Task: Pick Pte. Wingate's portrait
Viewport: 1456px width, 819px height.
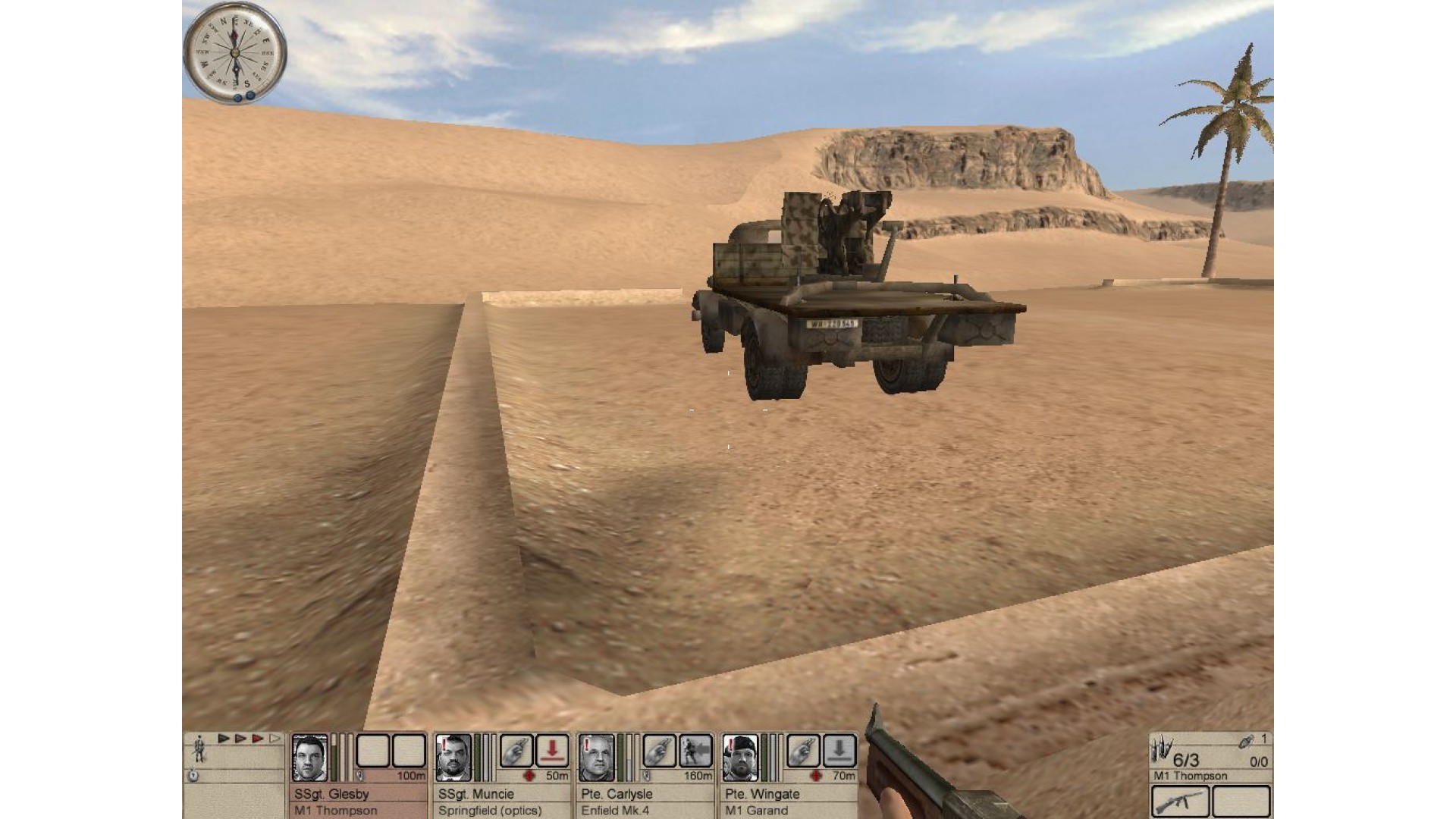Action: (739, 757)
